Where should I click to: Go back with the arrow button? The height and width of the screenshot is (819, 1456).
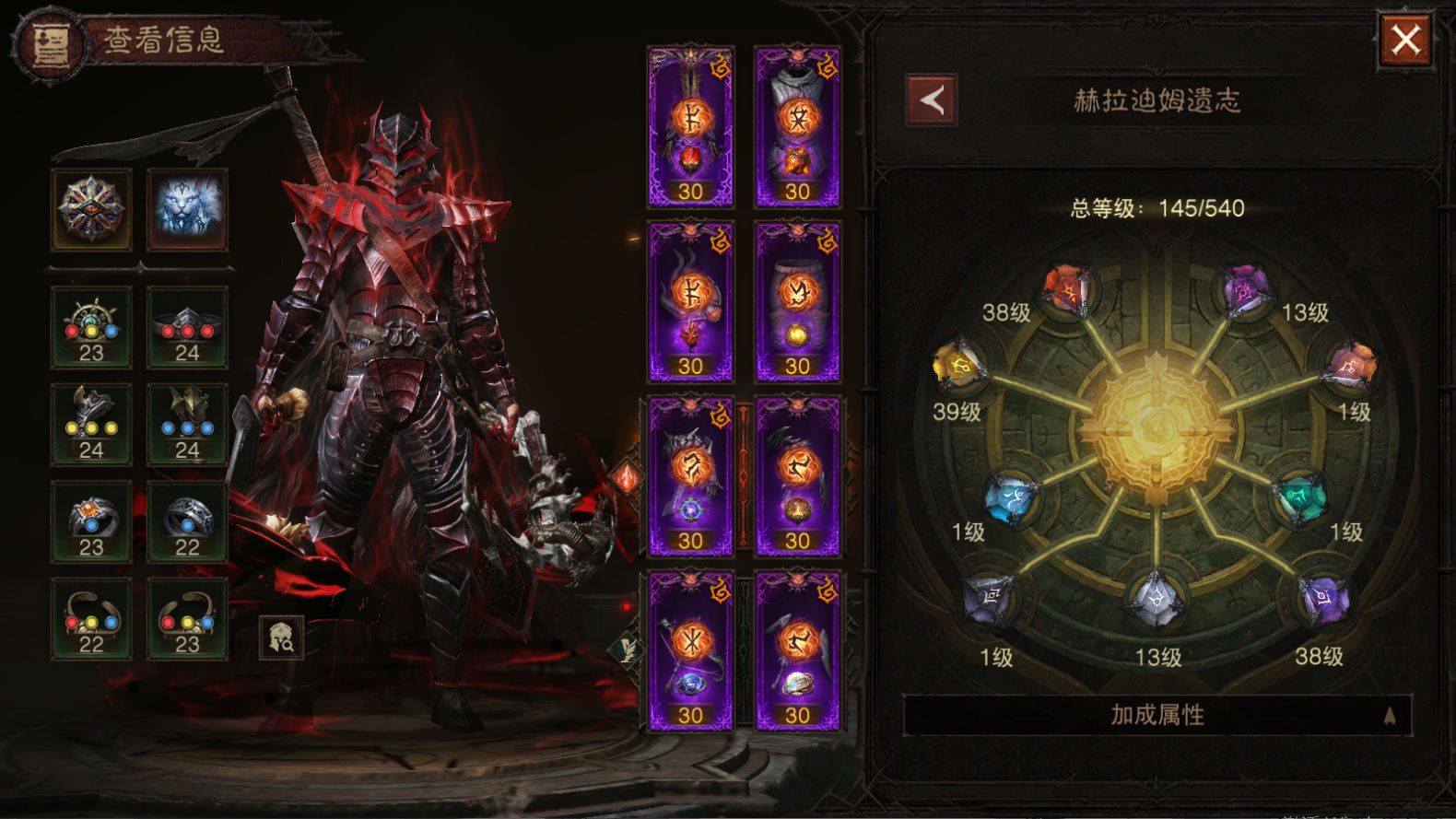931,99
